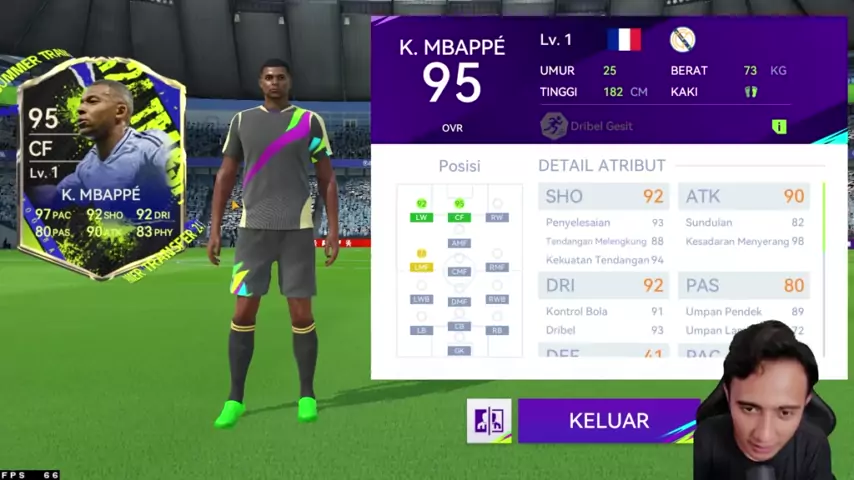Open the player comparison icon button
The height and width of the screenshot is (480, 854).
489,421
